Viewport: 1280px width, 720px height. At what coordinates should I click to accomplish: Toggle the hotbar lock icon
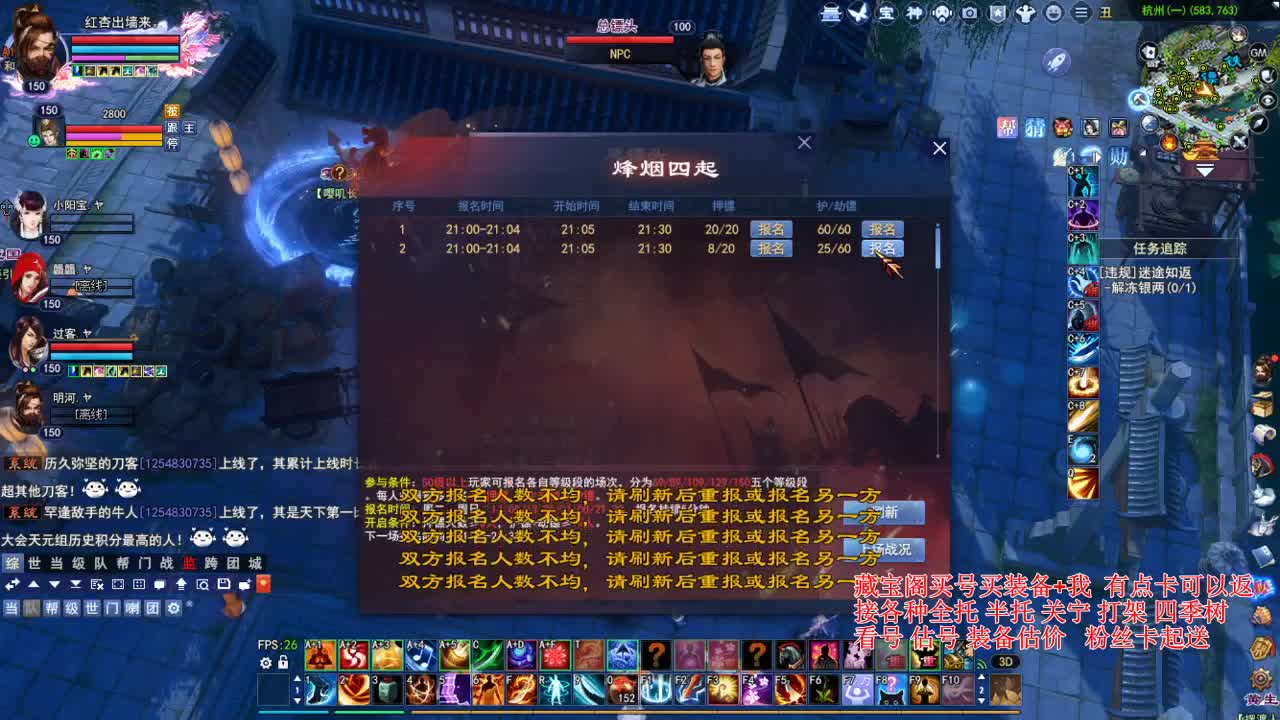coord(283,662)
